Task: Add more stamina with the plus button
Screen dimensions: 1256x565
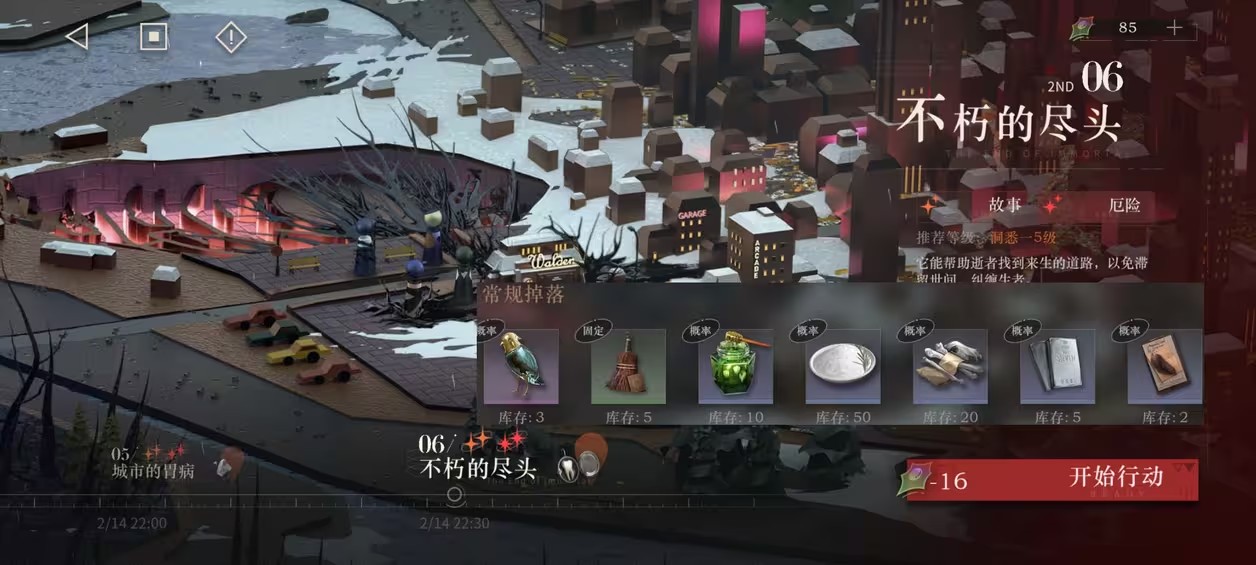Action: 1174,28
